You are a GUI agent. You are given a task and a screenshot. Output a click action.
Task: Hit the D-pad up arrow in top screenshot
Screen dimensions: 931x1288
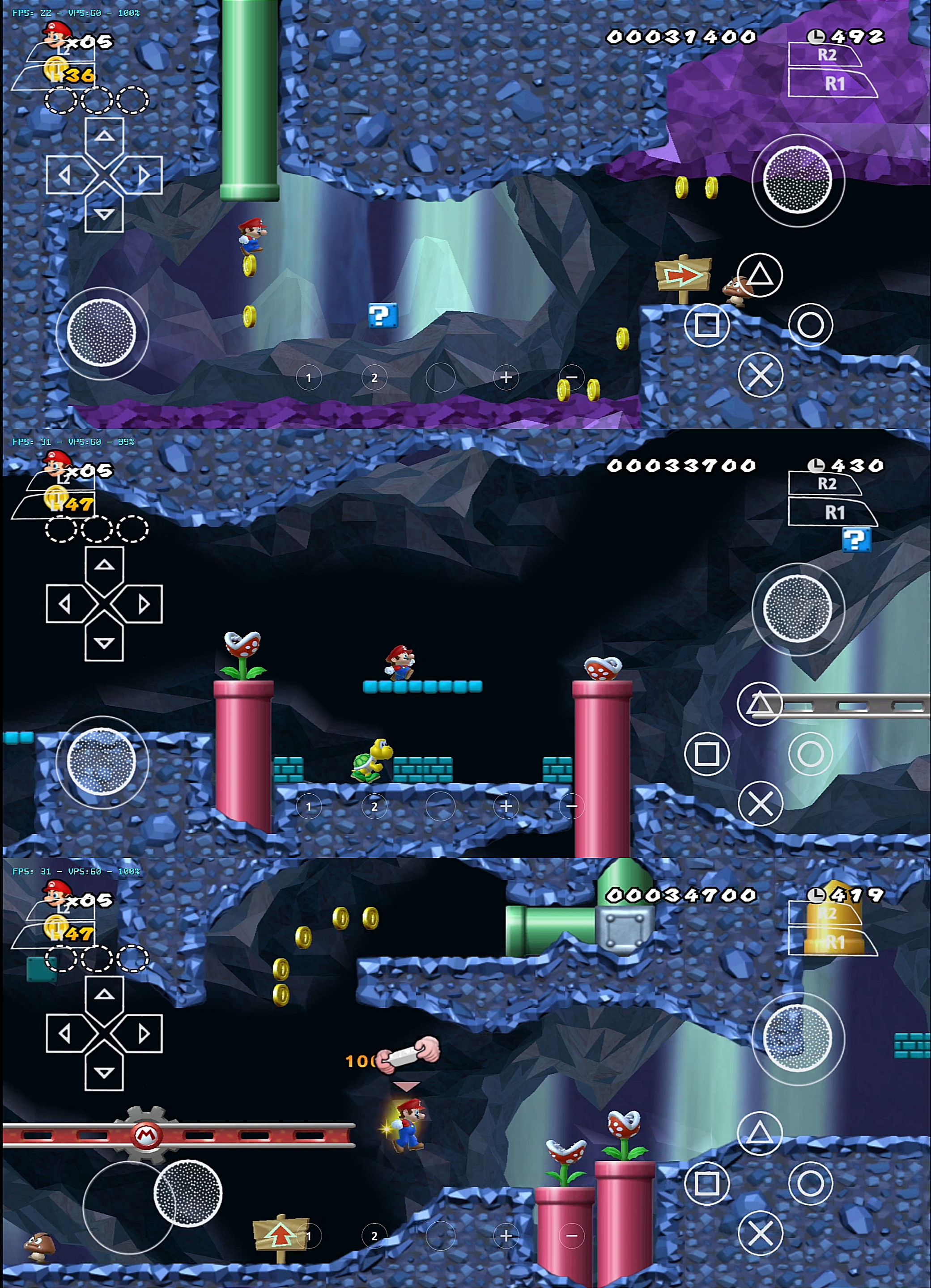pos(104,136)
